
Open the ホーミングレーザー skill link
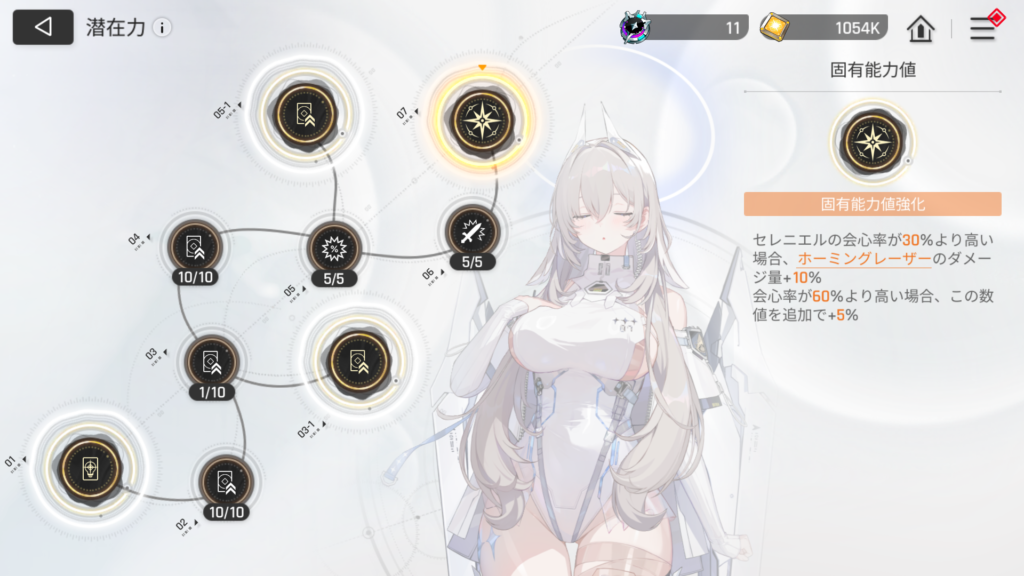[864, 259]
